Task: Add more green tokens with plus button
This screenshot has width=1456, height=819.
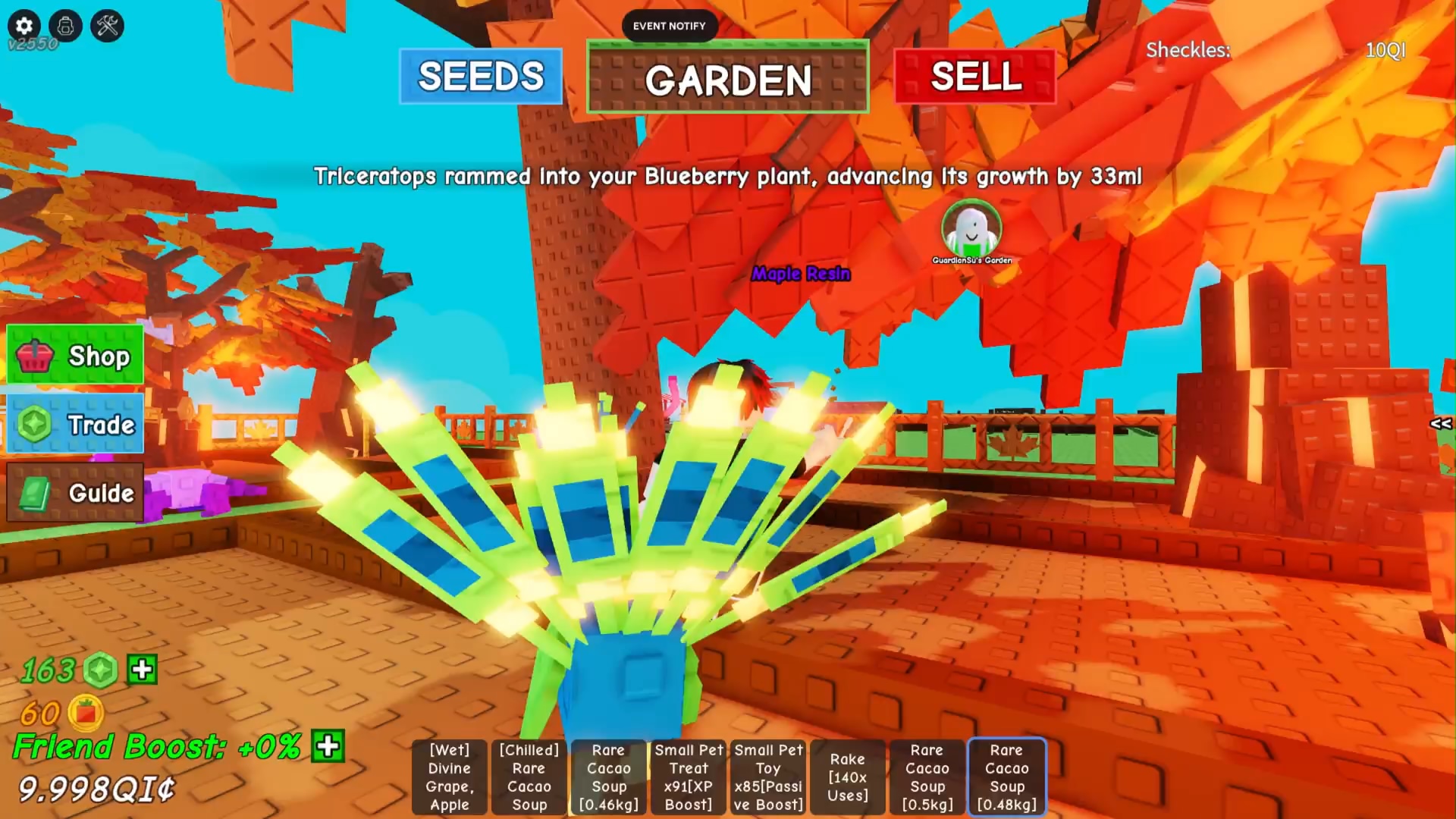Action: click(143, 670)
